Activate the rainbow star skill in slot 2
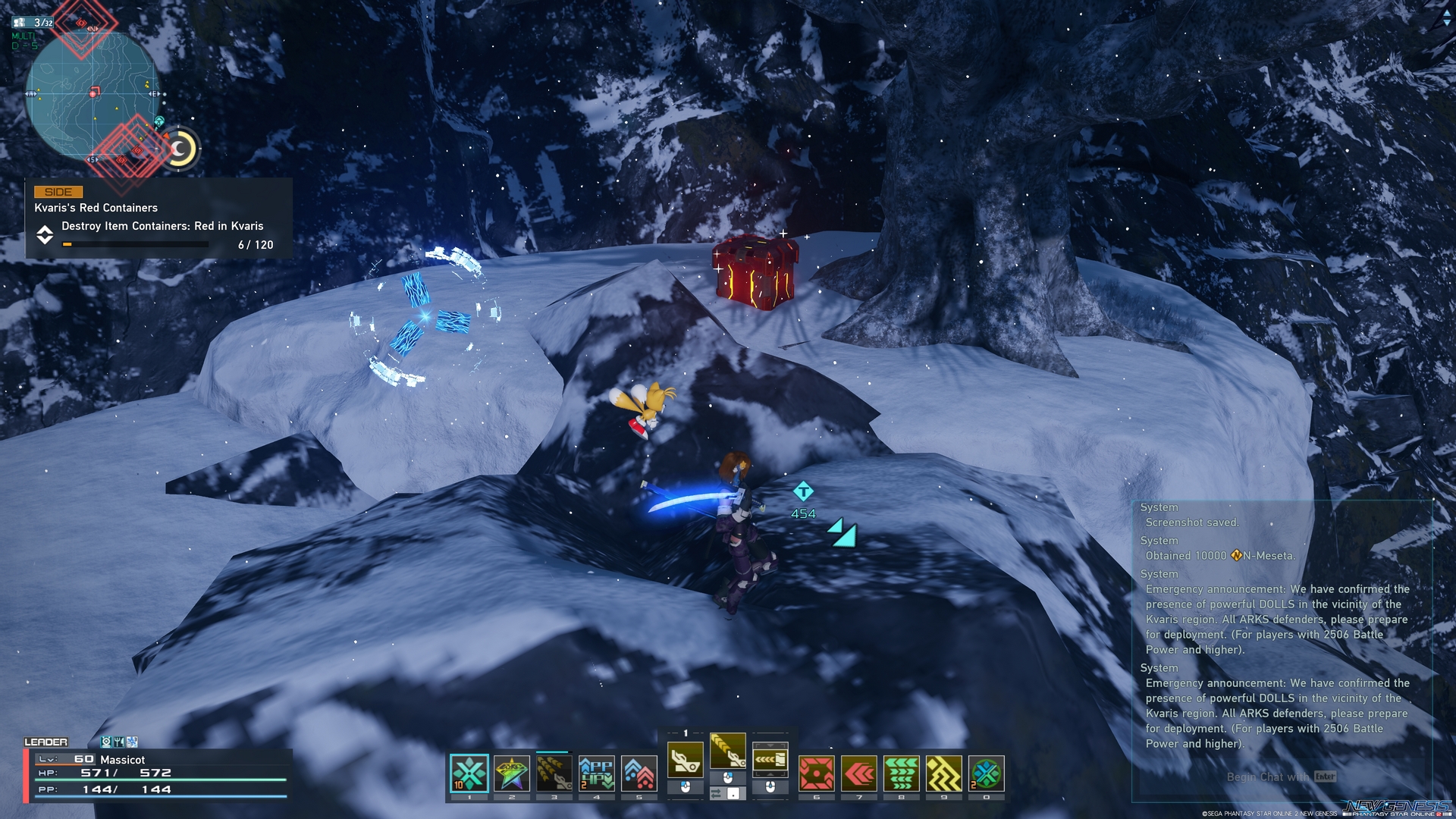1456x819 pixels. (511, 771)
